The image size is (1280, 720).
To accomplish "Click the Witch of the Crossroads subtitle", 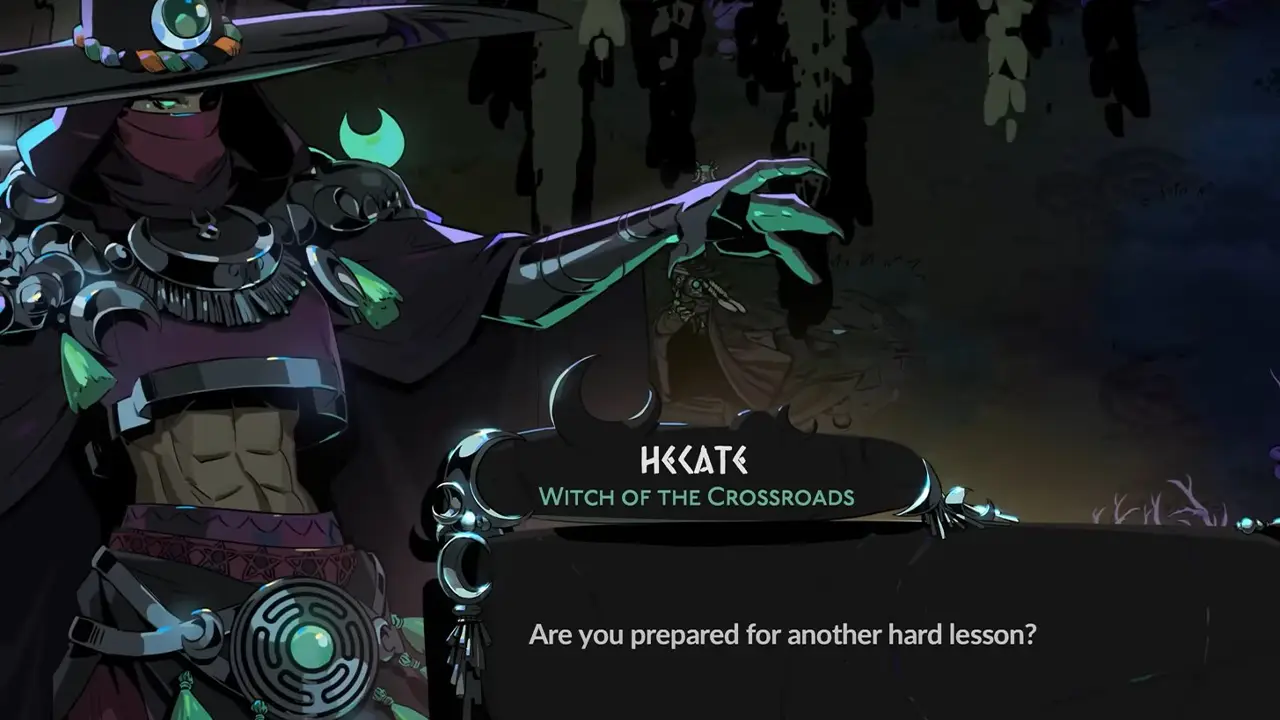I will (x=700, y=494).
